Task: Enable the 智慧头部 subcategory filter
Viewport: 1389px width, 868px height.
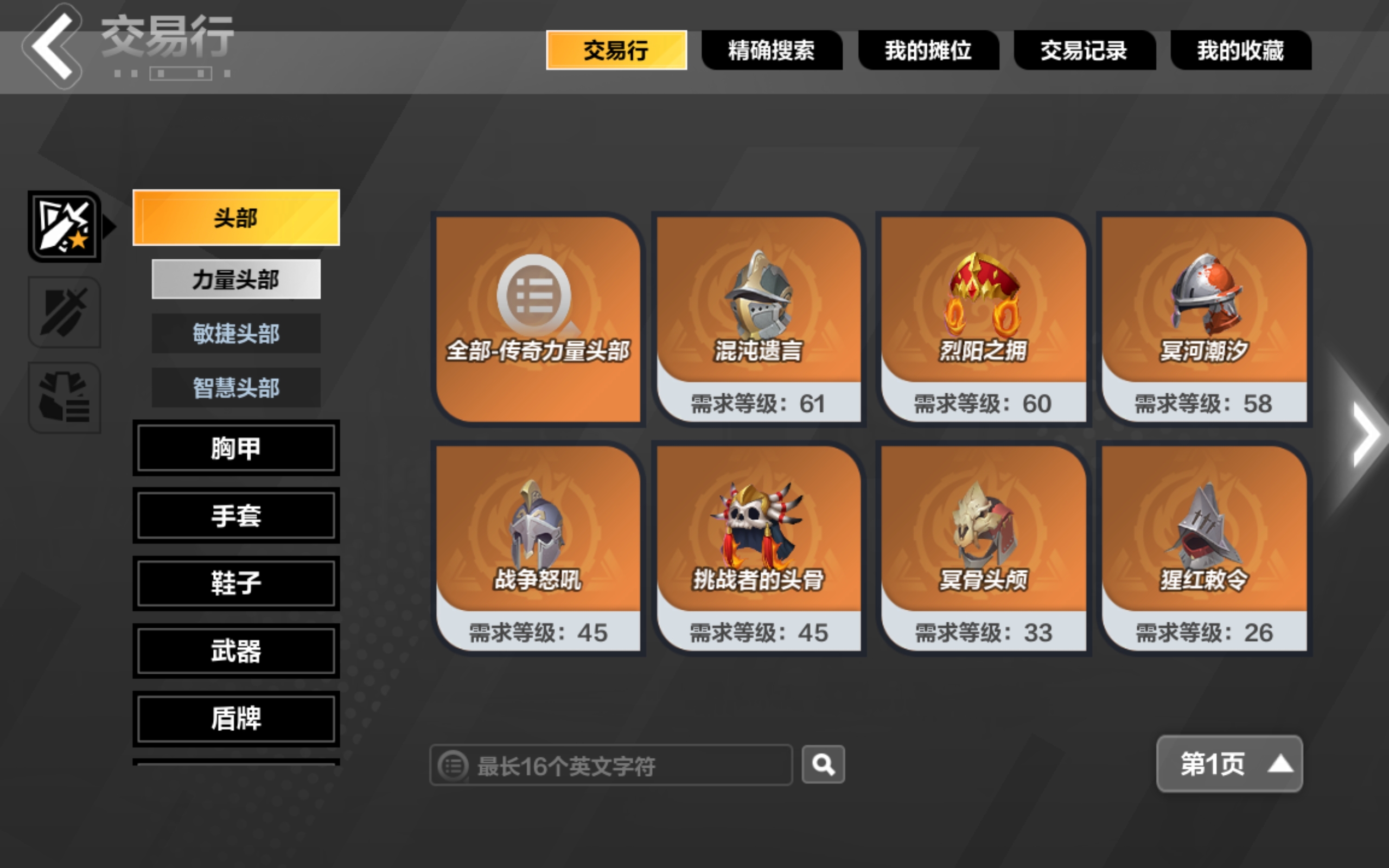Action: pos(235,388)
